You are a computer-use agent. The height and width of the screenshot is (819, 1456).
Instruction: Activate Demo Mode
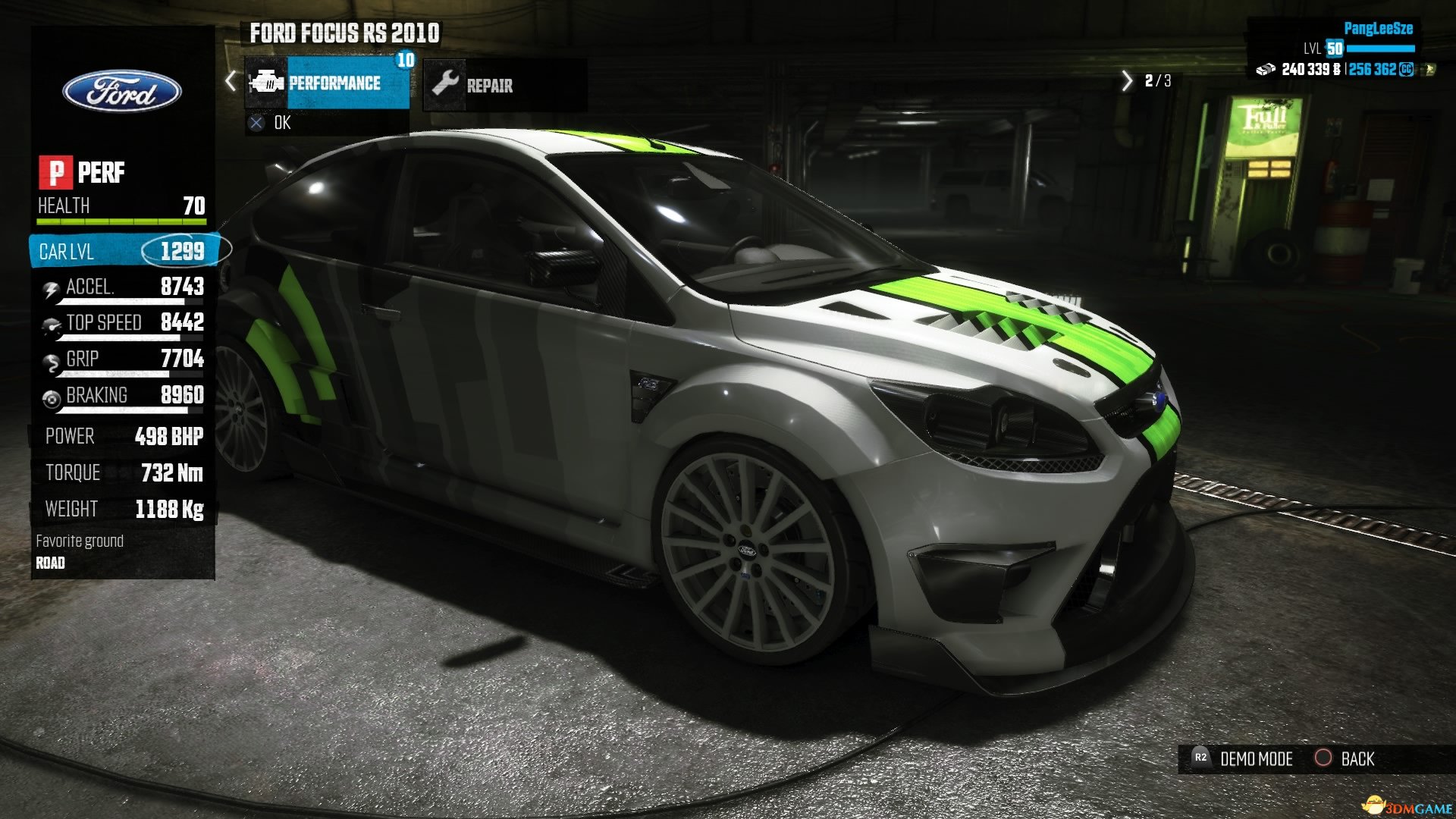click(x=1244, y=759)
